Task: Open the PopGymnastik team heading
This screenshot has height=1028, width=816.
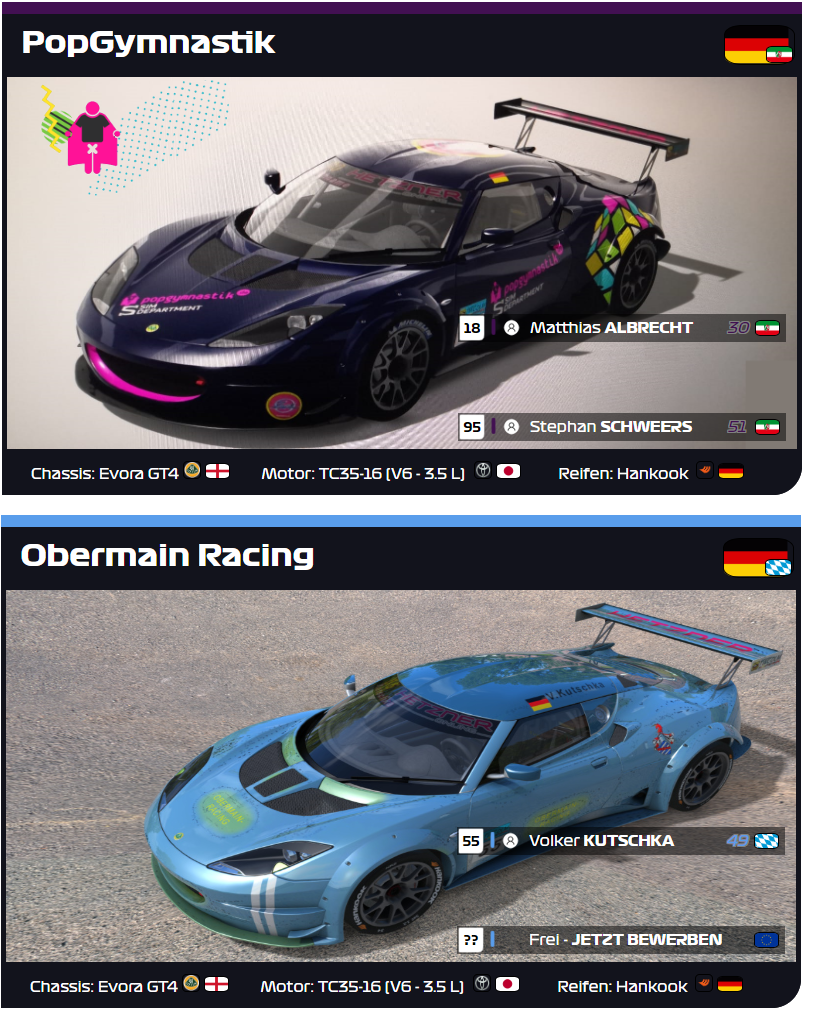Action: [148, 43]
